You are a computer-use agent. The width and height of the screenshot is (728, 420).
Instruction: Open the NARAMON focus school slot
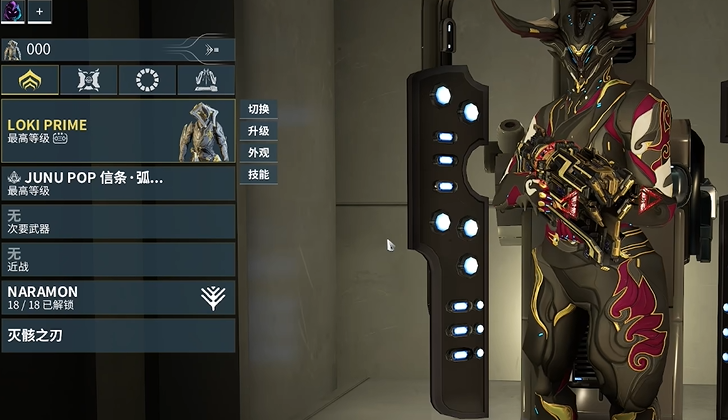[118, 297]
